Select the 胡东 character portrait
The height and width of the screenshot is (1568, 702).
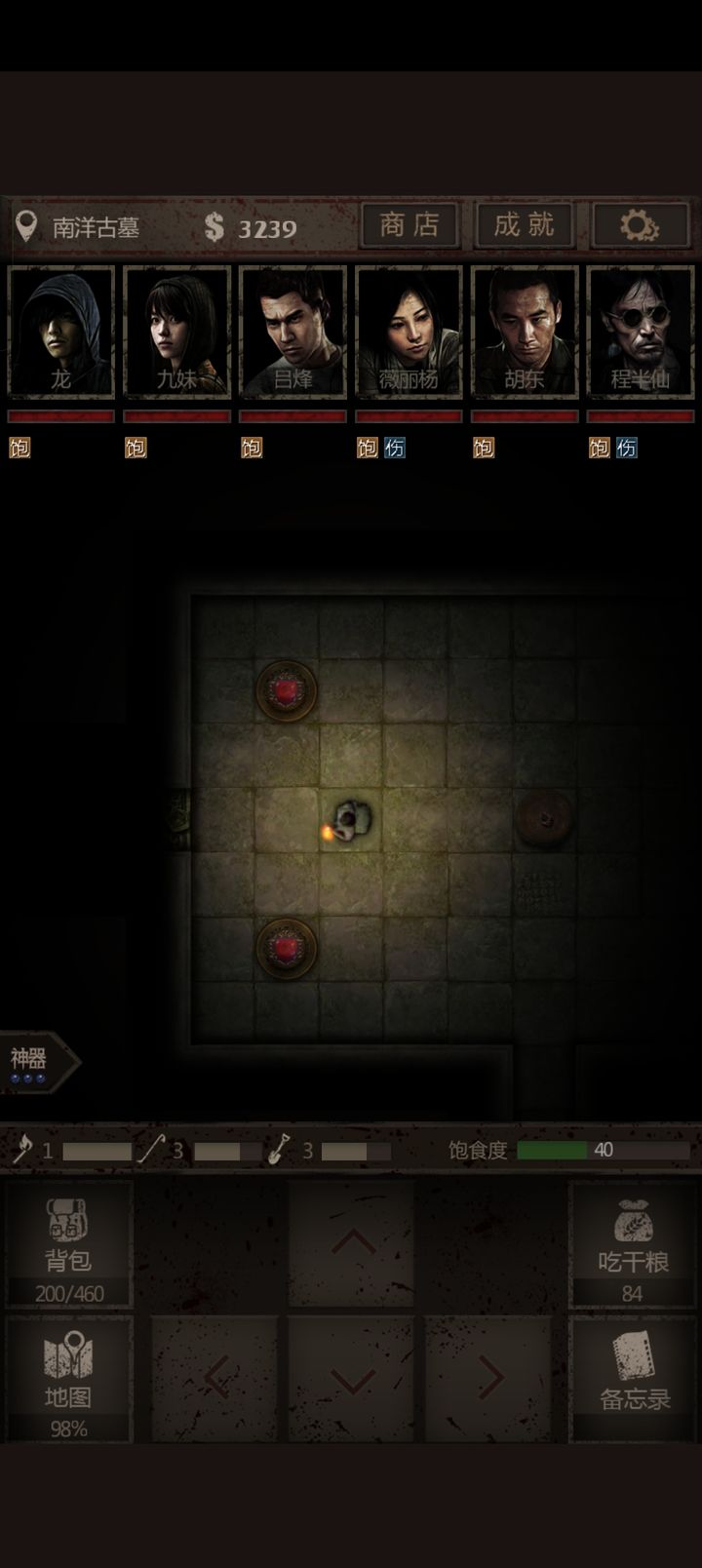[x=525, y=333]
